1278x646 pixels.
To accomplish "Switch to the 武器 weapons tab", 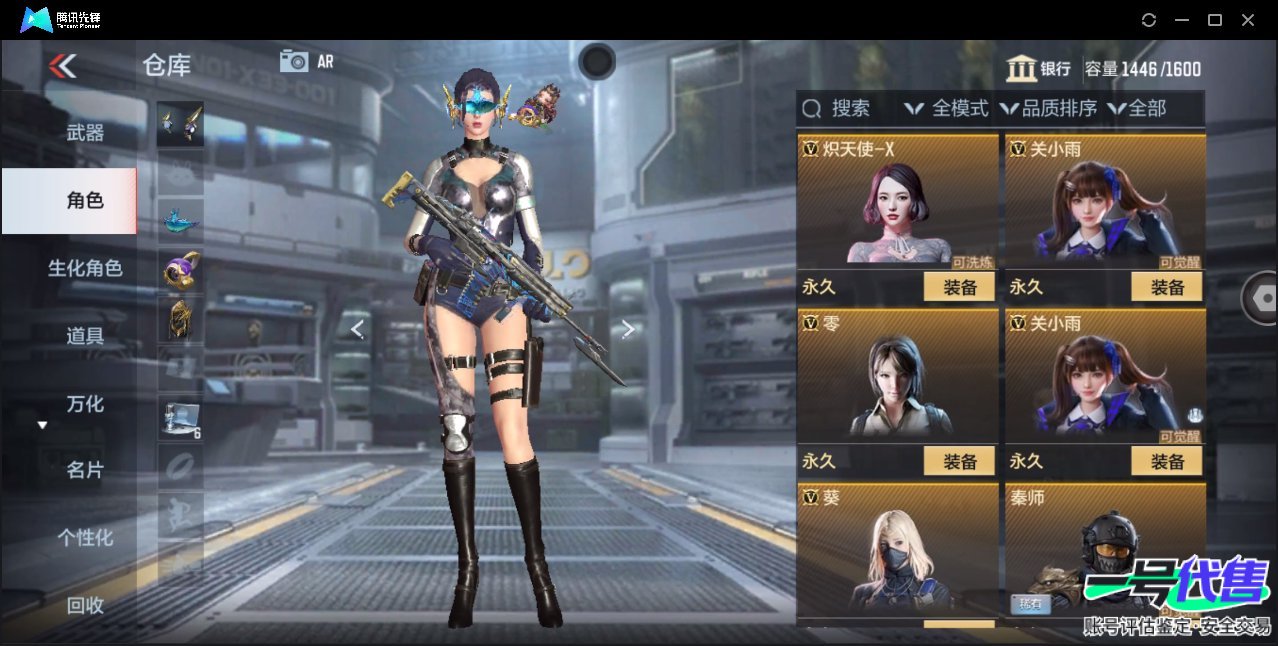I will coord(85,132).
